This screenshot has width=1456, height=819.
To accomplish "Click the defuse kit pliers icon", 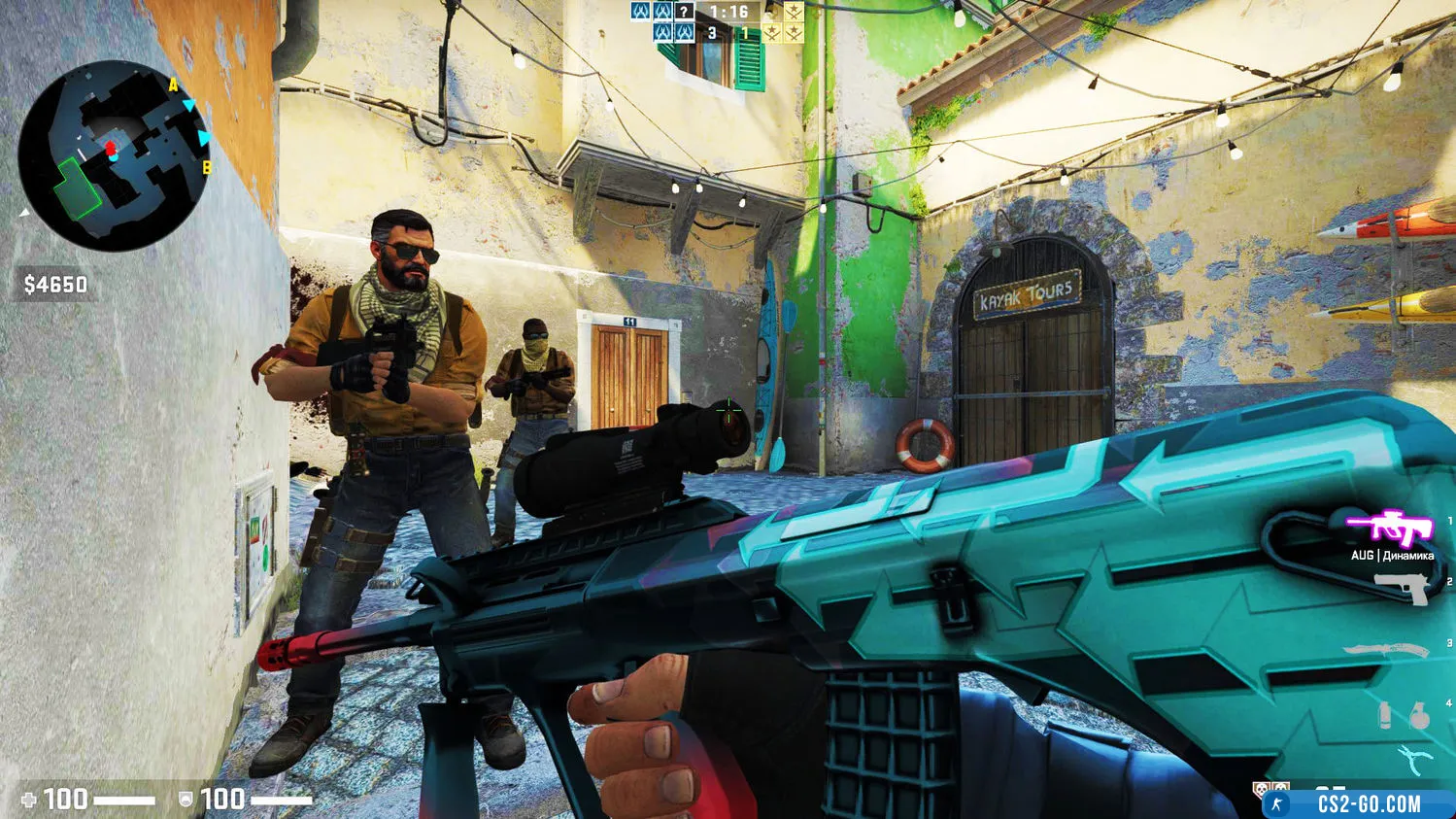I will (1415, 759).
